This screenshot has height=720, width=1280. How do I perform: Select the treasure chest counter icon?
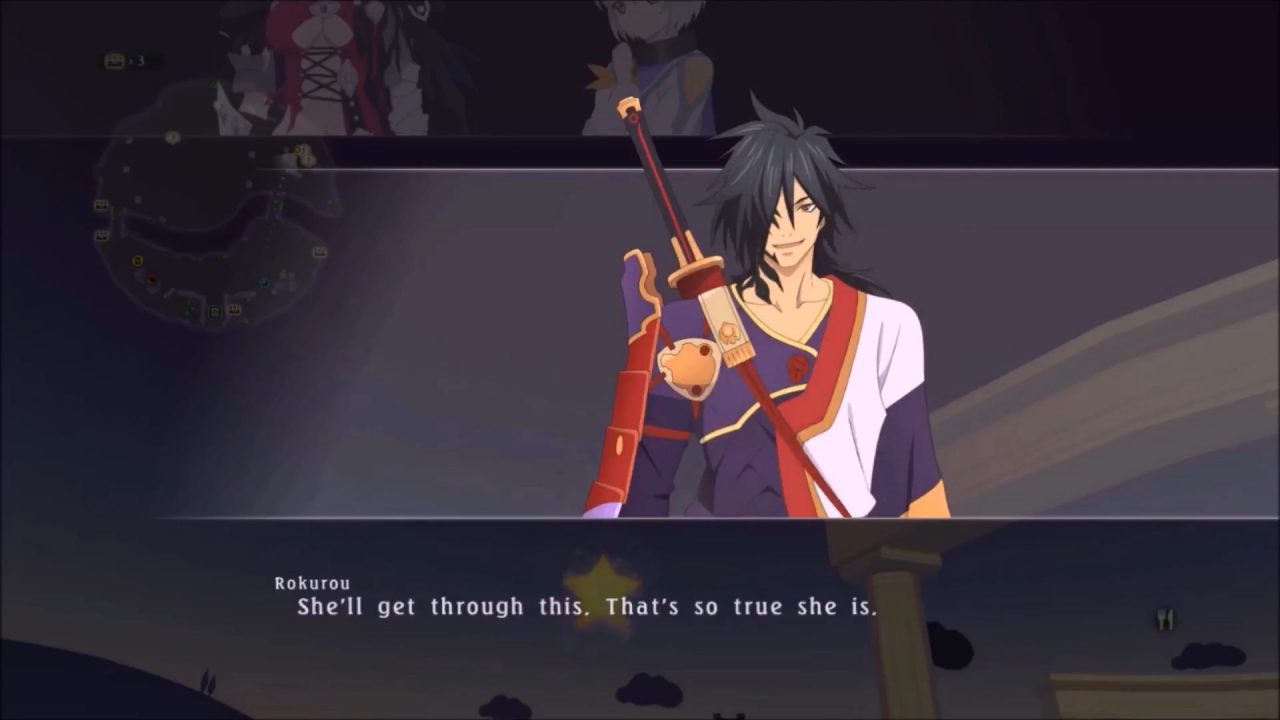(x=115, y=61)
